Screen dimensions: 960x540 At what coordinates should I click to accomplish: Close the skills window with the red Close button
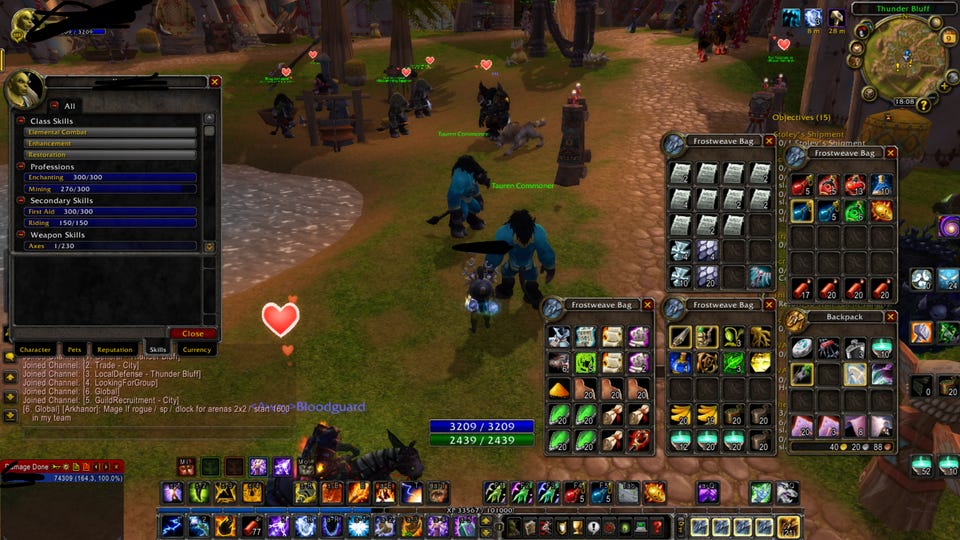click(192, 333)
